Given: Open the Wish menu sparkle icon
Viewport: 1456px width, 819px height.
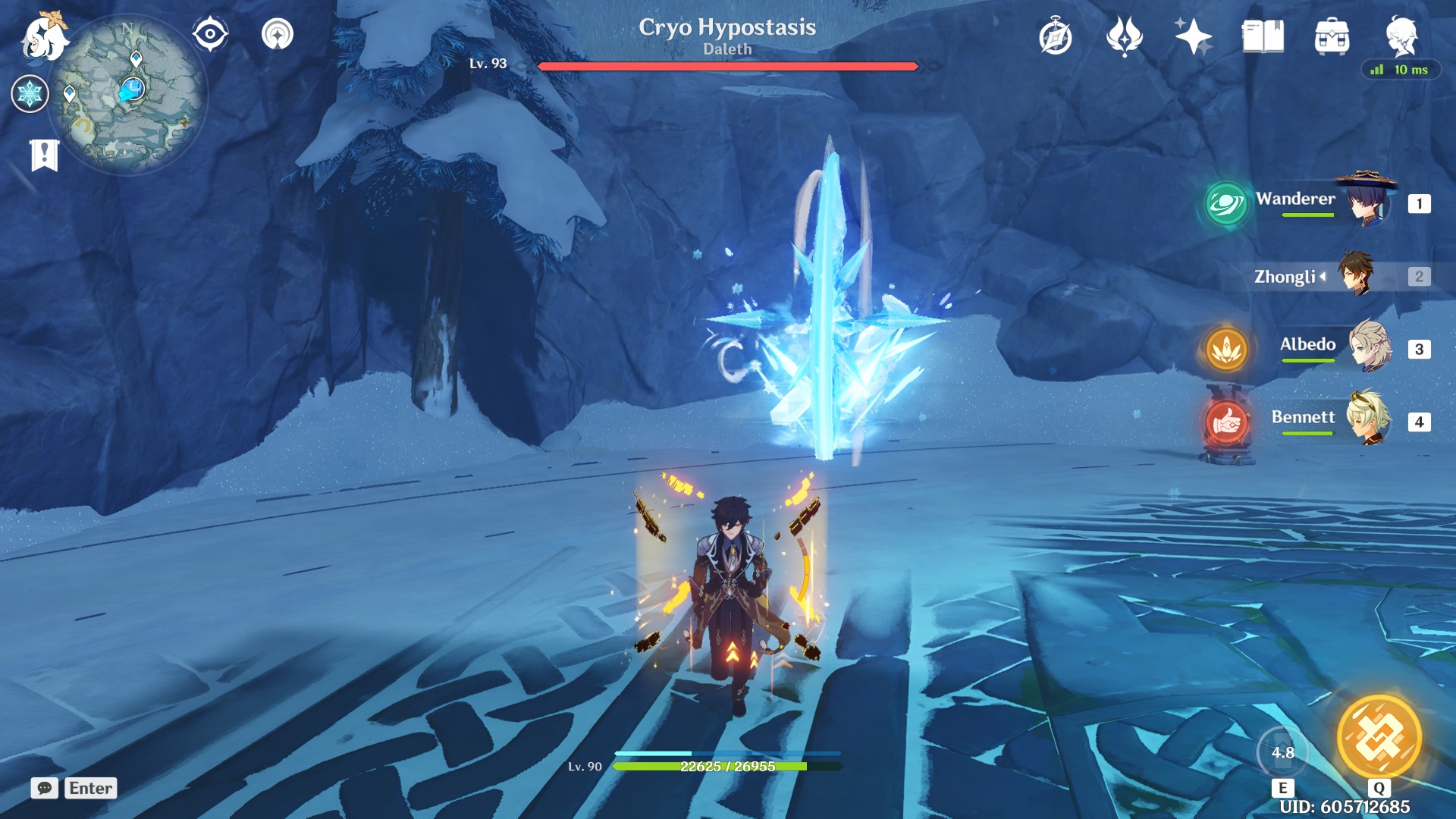Looking at the screenshot, I should click(x=1192, y=34).
